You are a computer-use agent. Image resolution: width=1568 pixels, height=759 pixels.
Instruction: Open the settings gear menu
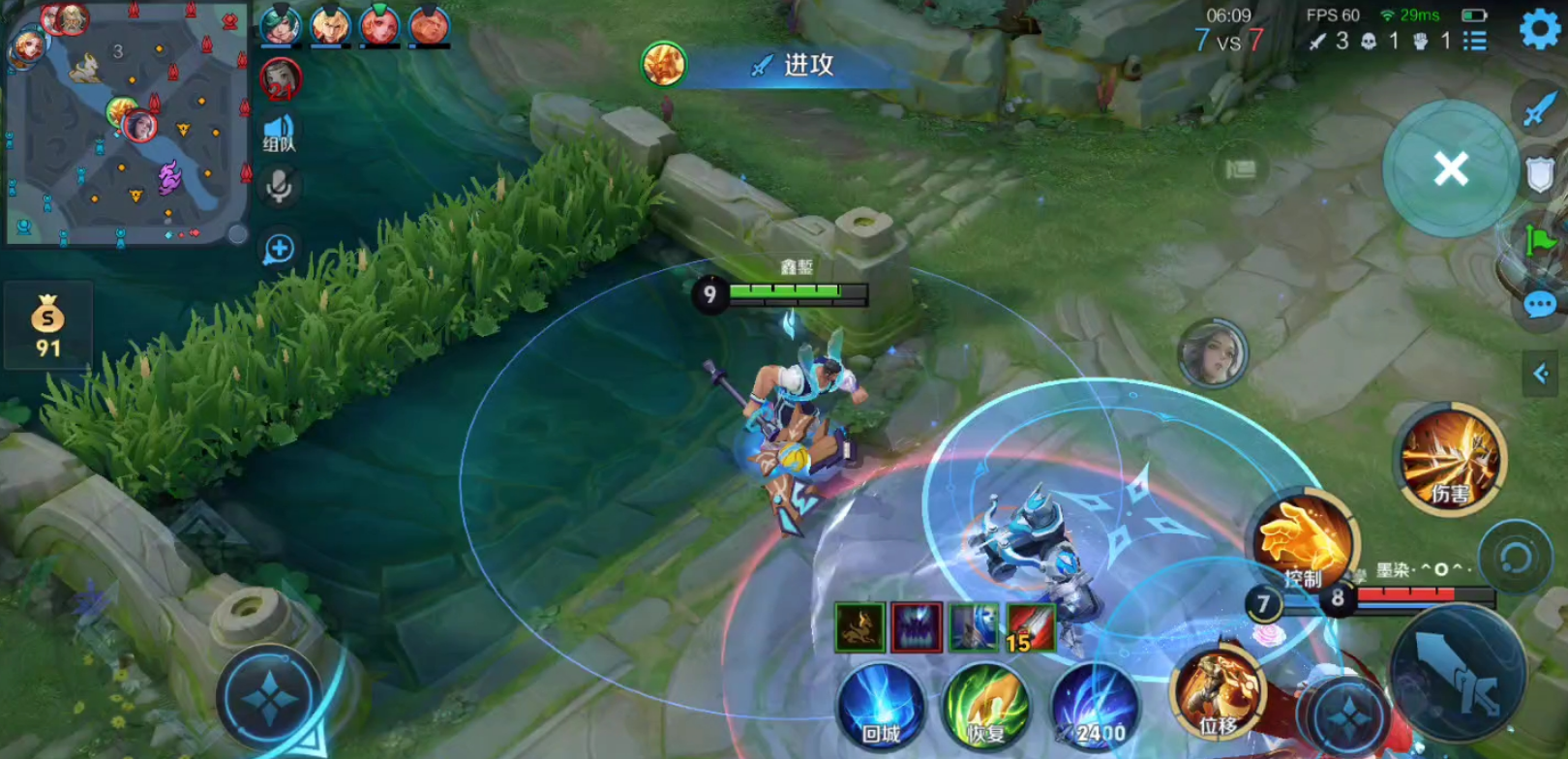[x=1540, y=28]
